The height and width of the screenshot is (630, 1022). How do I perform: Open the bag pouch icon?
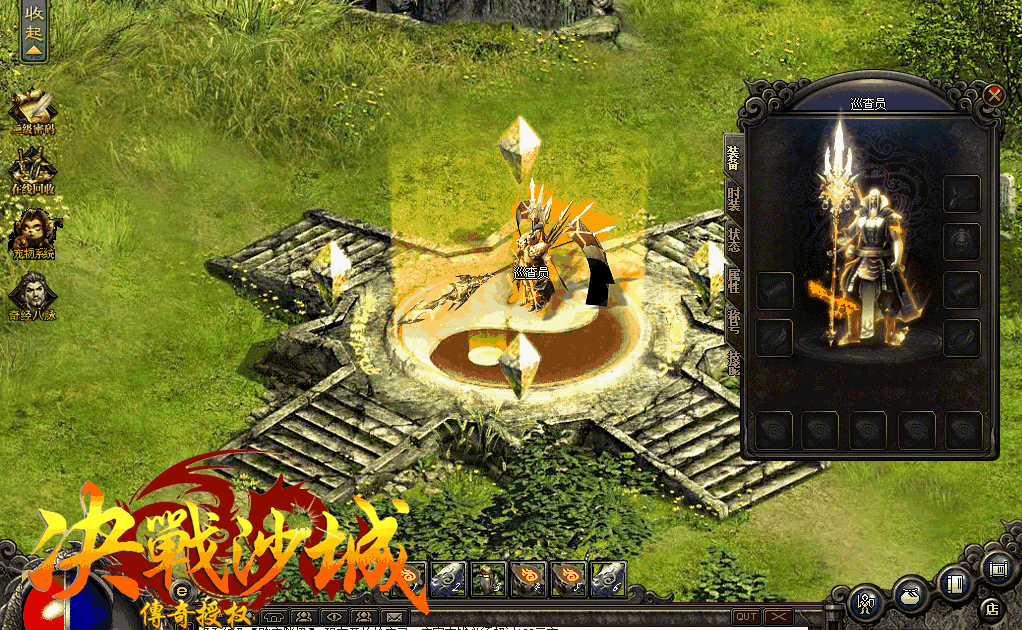tap(908, 594)
